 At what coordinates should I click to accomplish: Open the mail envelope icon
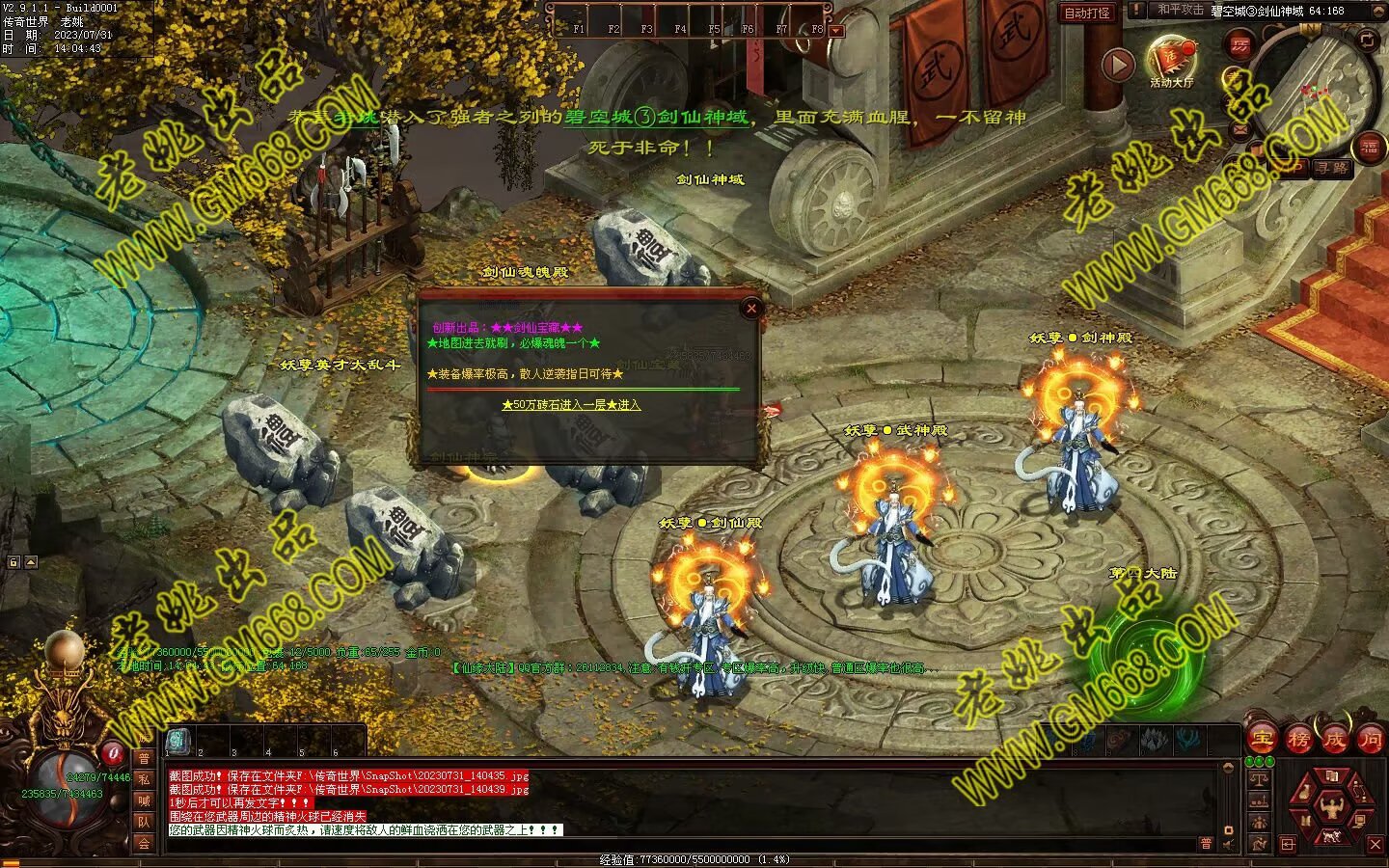click(x=1240, y=128)
